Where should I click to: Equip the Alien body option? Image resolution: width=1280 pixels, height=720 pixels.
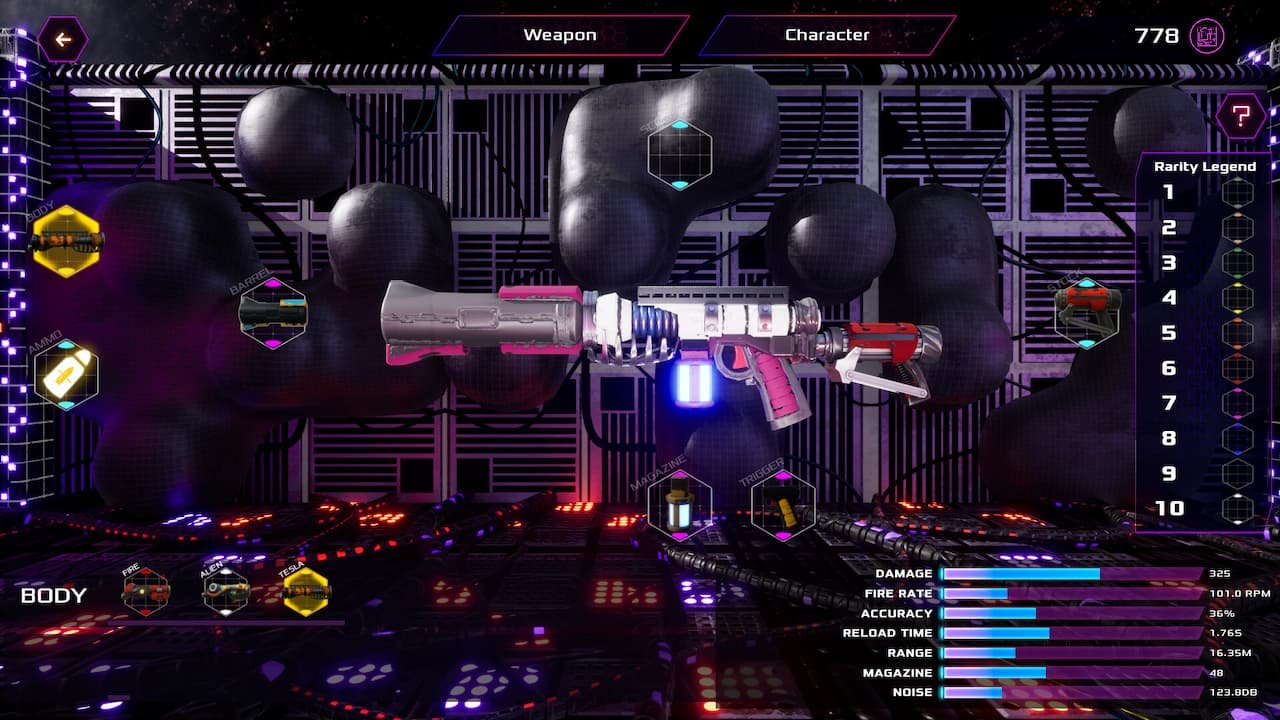226,592
